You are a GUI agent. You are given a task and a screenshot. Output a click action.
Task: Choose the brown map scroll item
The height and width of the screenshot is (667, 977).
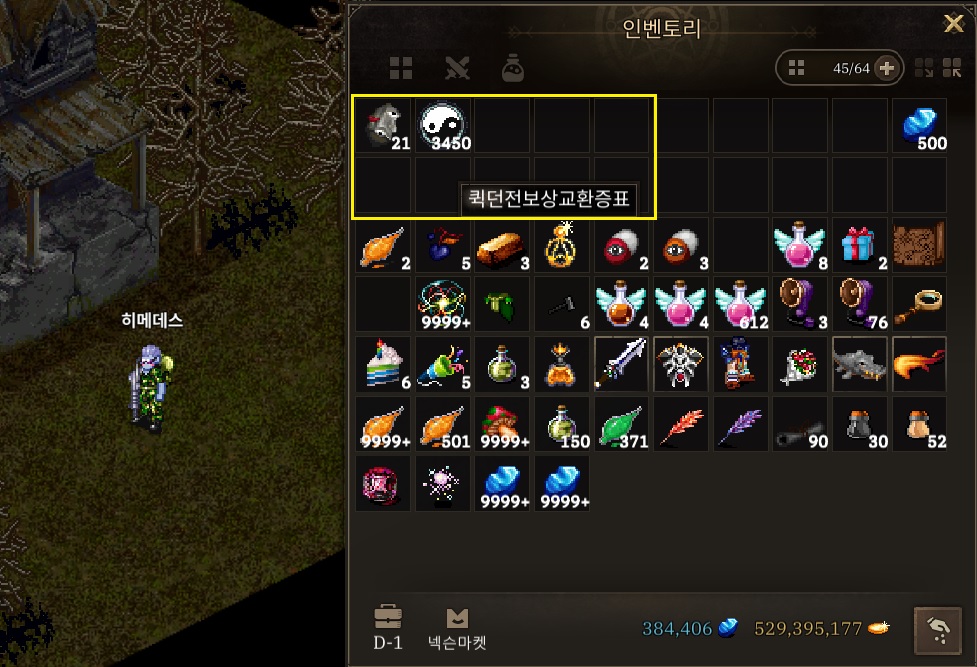919,244
